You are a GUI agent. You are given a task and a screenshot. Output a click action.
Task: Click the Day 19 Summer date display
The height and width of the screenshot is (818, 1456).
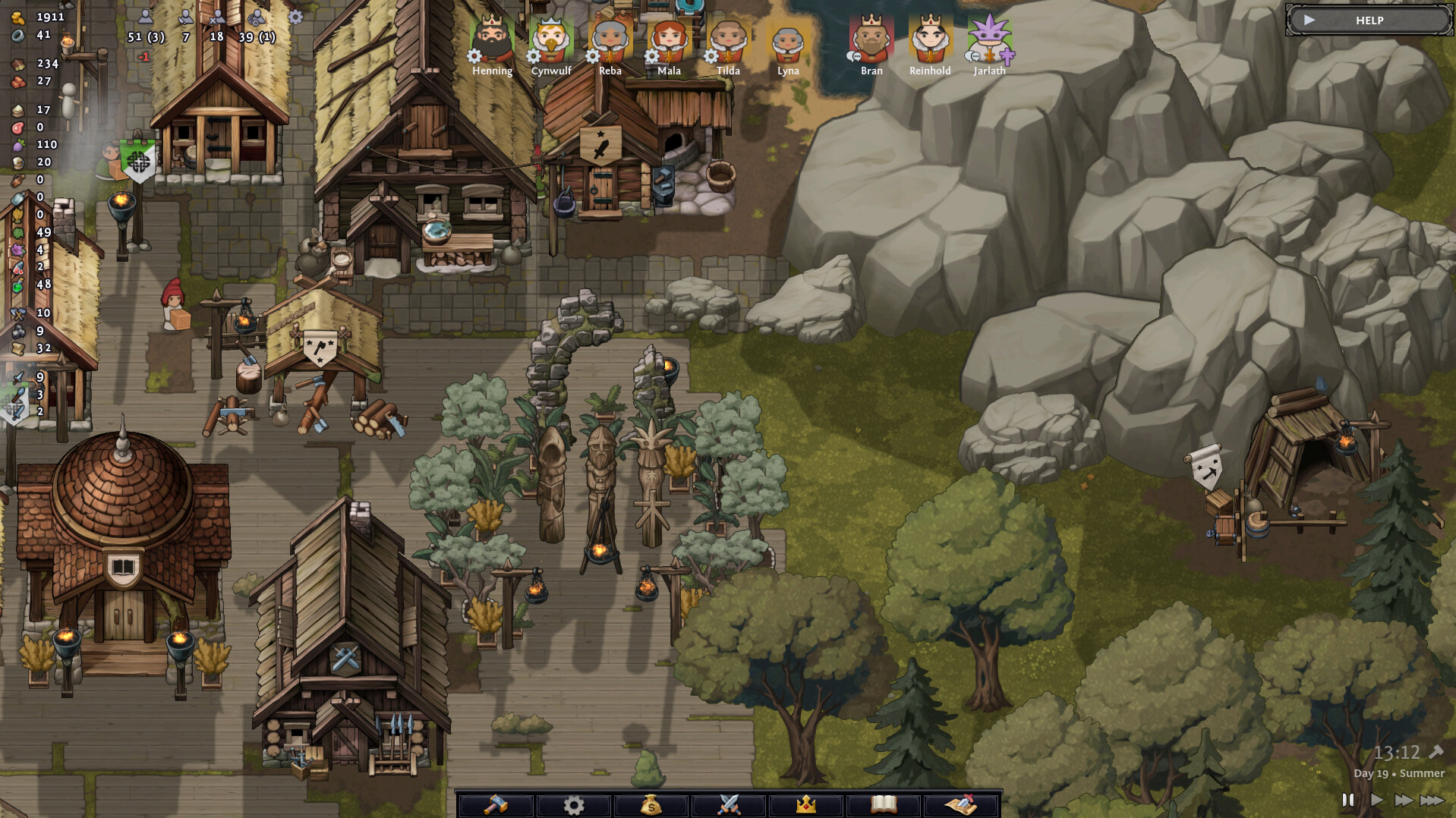pos(1399,774)
